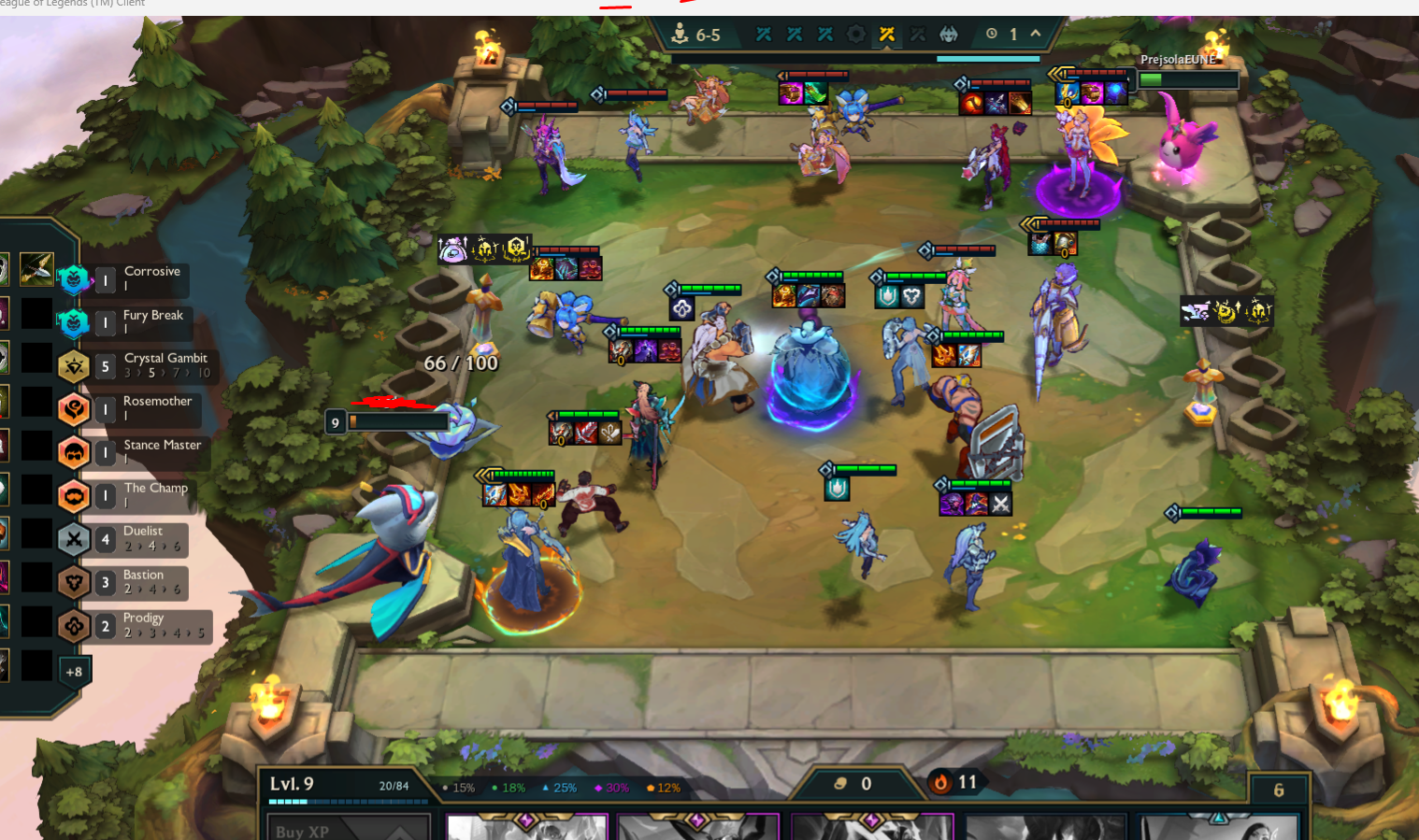1419x840 pixels.
Task: Select the monster-face final round icon
Action: pyautogui.click(x=949, y=35)
